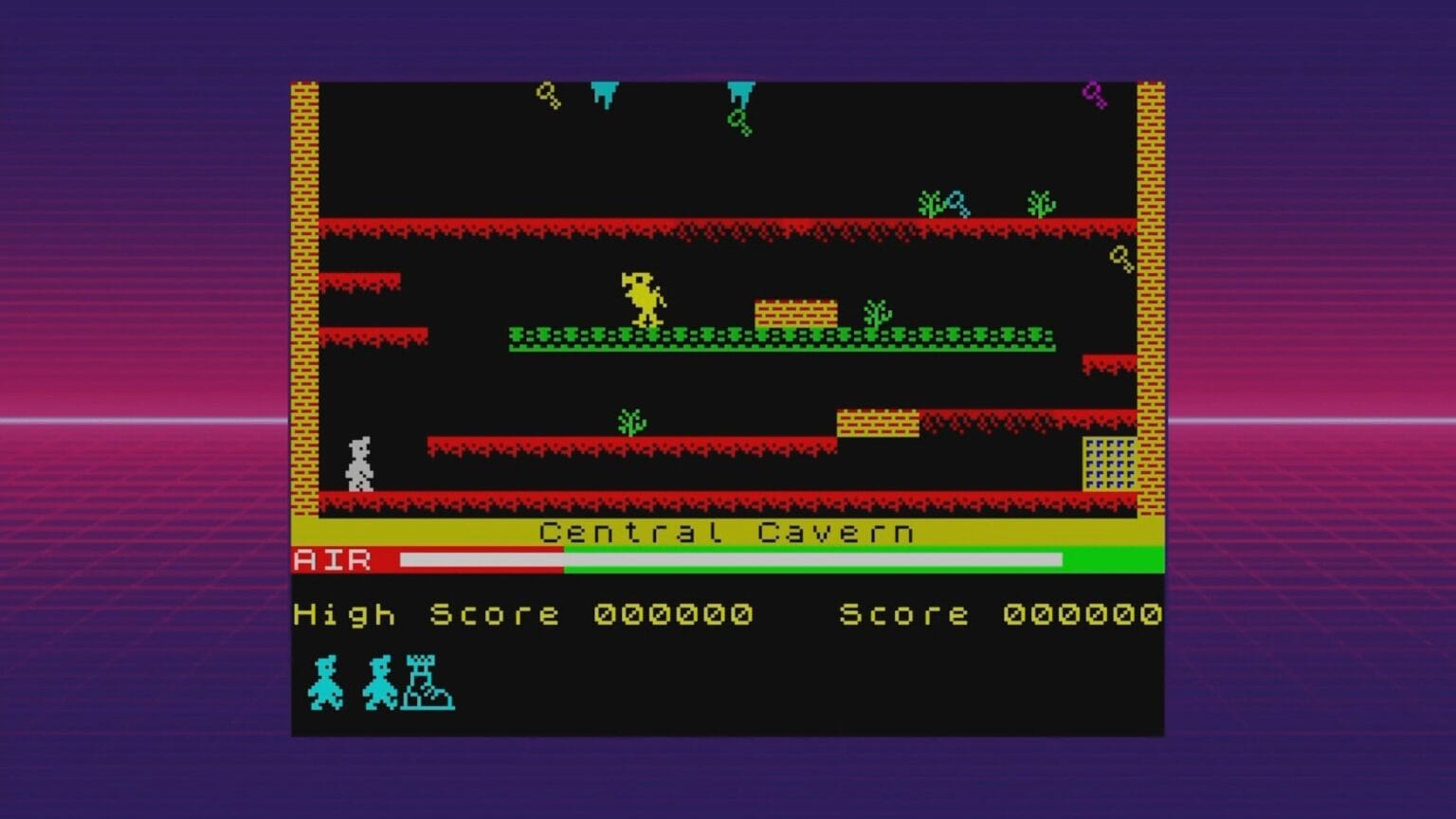This screenshot has height=819, width=1456.
Task: Select the second remaining life sprite
Action: point(381,682)
